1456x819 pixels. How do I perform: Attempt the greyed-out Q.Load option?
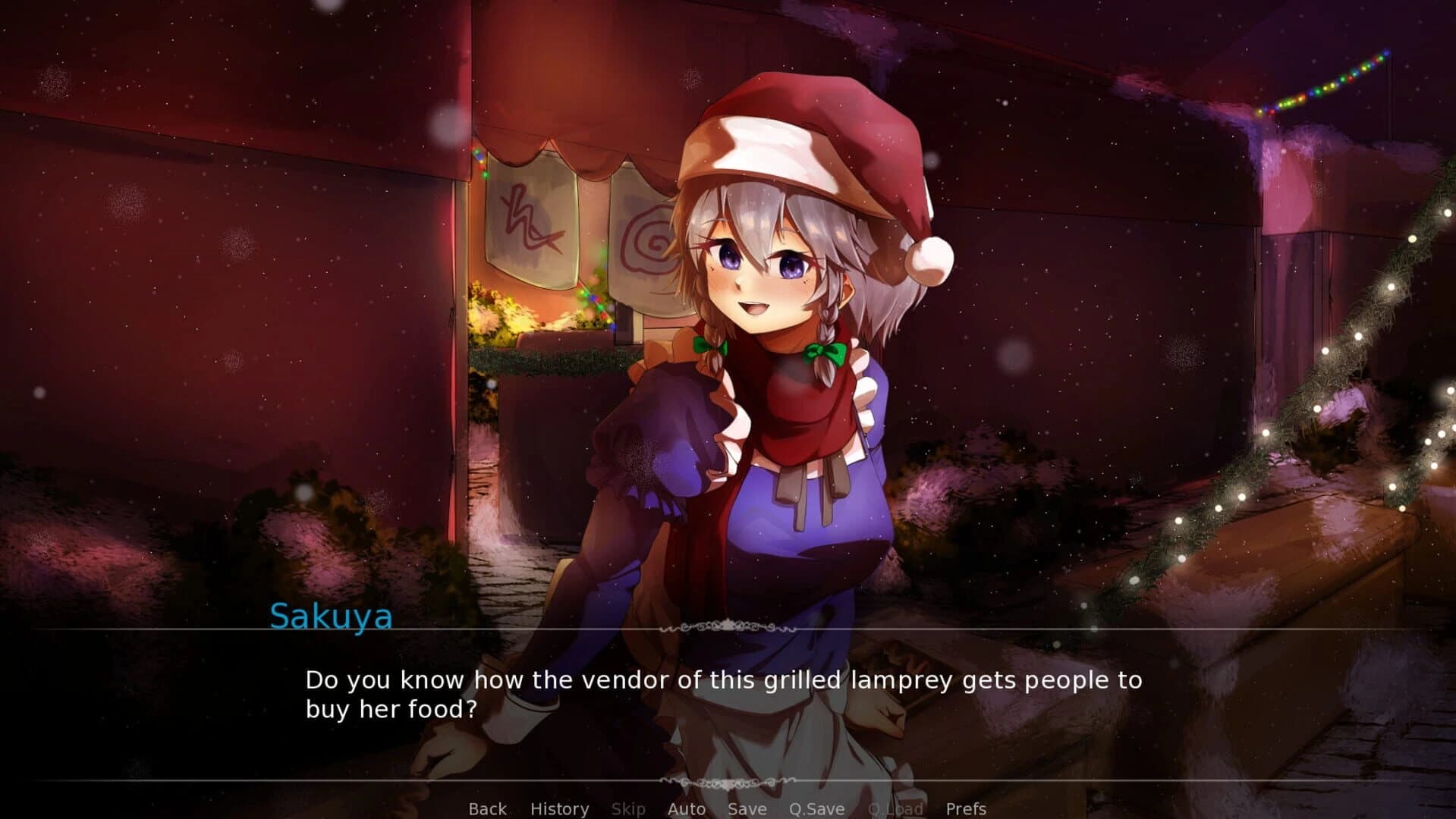click(x=896, y=808)
